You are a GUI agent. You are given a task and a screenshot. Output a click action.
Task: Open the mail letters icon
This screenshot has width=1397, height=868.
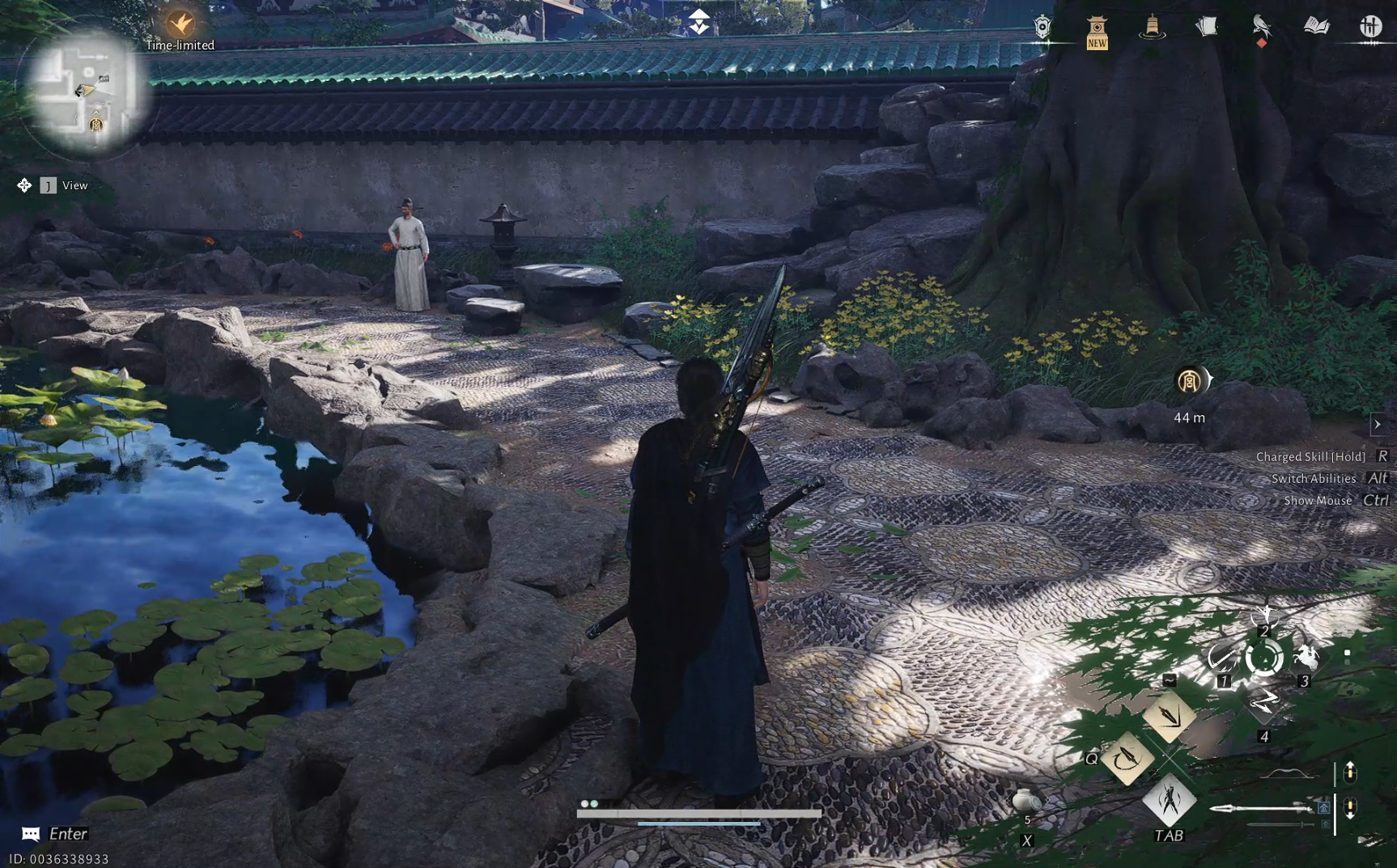pos(1206,27)
